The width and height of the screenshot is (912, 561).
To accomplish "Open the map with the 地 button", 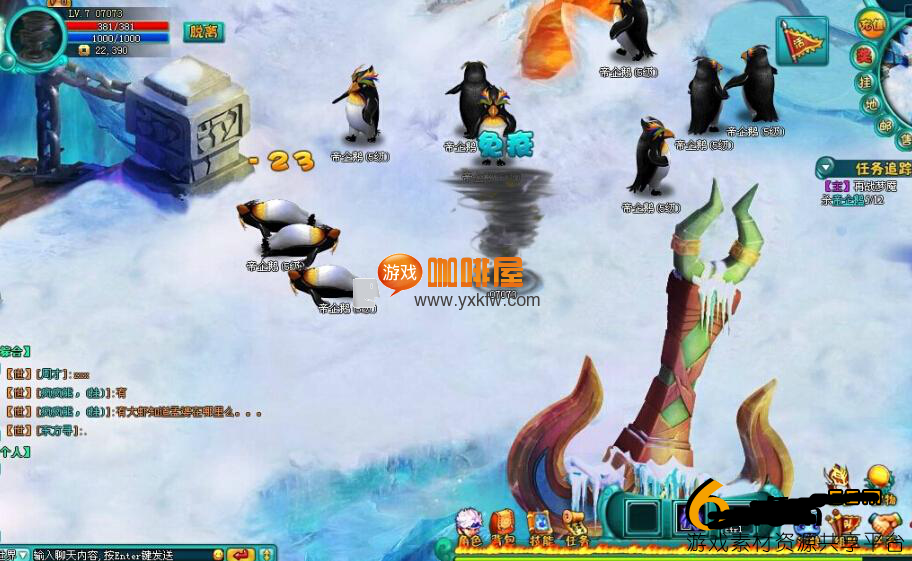I will [873, 104].
